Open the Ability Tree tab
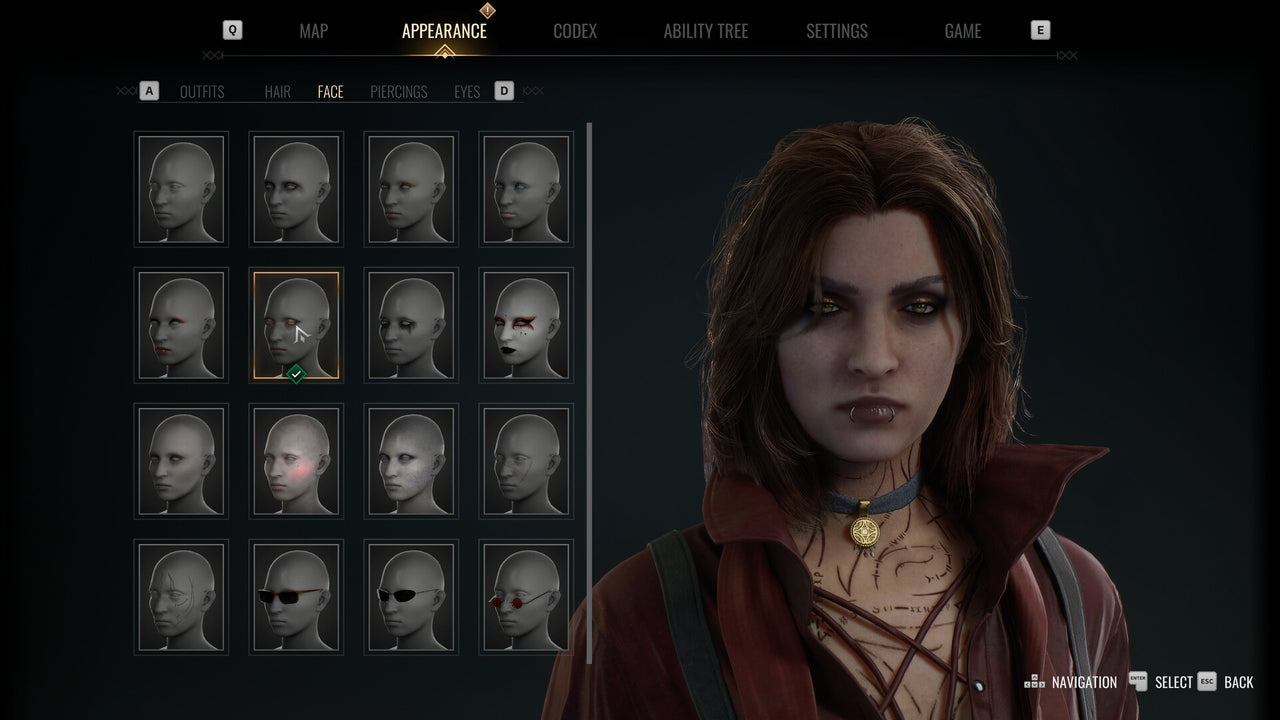 point(705,31)
